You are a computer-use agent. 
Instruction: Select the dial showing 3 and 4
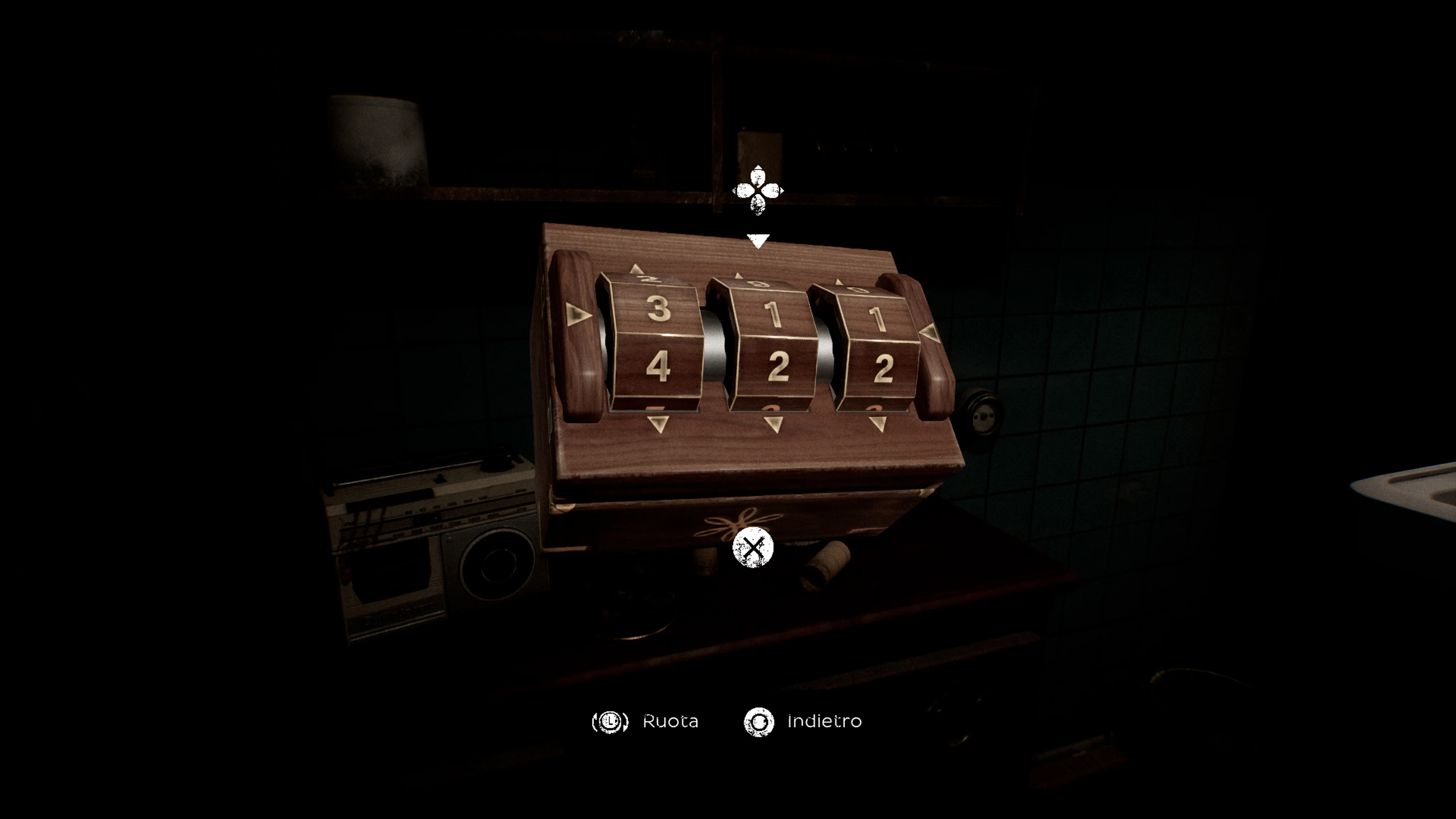[656, 339]
